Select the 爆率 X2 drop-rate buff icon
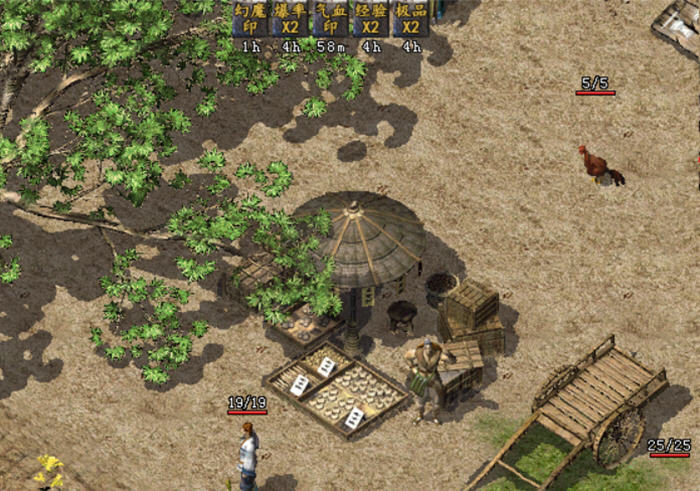The height and width of the screenshot is (491, 700). (290, 18)
